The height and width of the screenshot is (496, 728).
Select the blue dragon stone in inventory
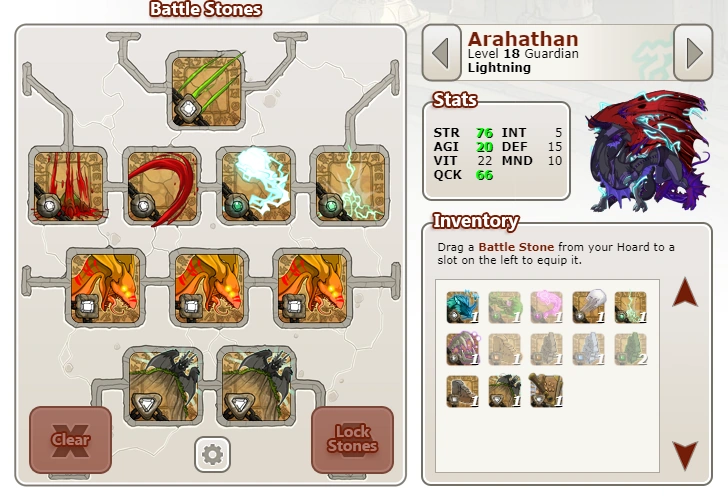pyautogui.click(x=462, y=307)
